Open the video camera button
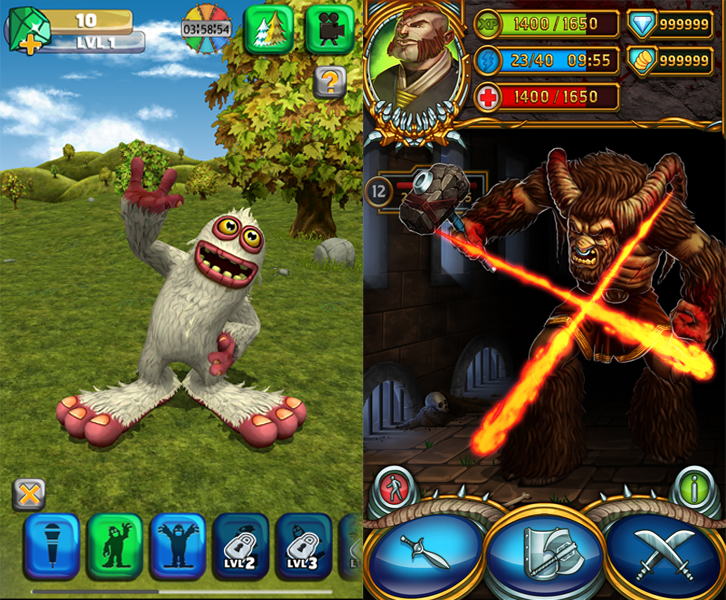Screen dimensions: 726x600 329,27
